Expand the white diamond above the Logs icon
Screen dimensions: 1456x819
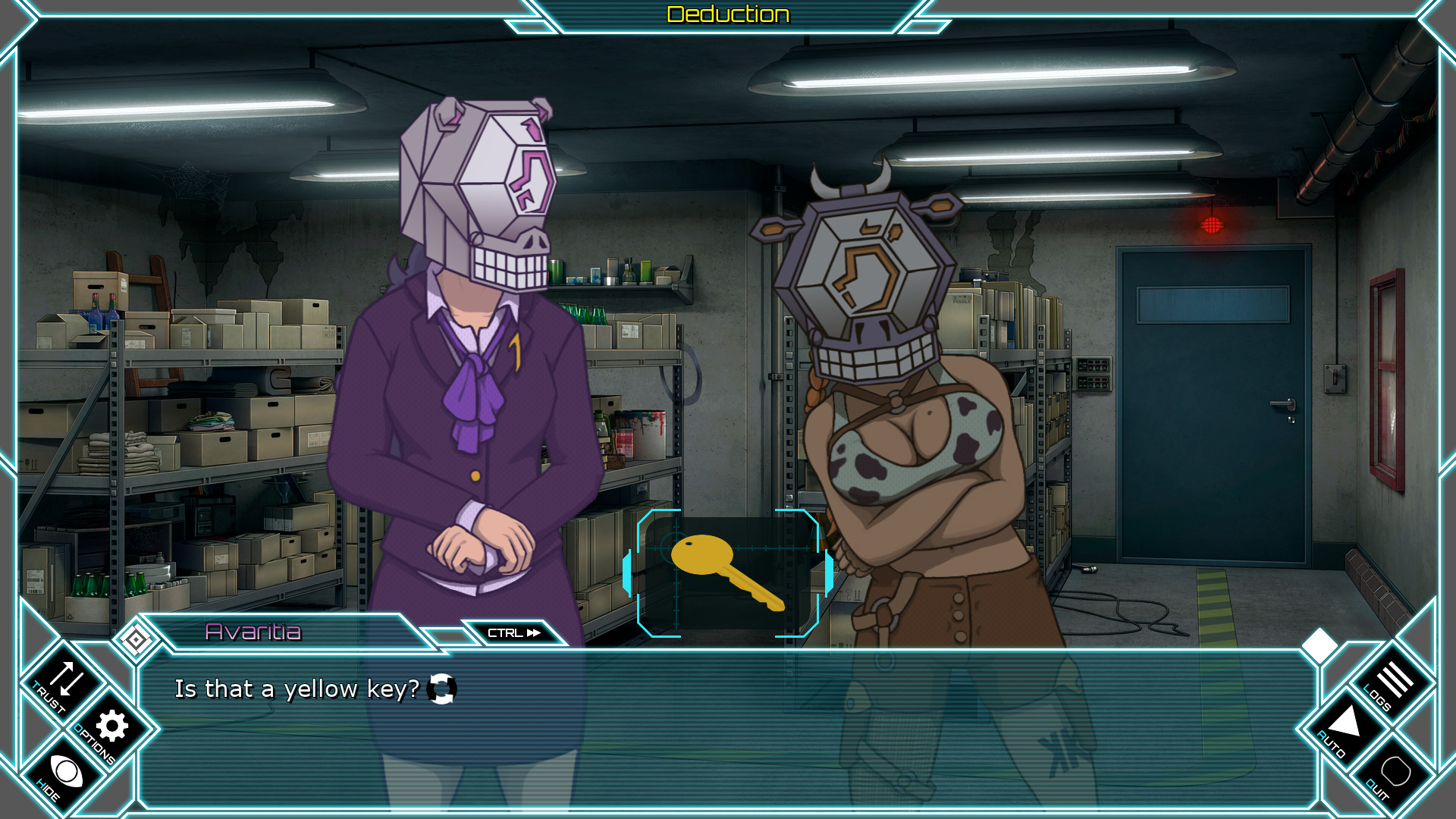pyautogui.click(x=1319, y=644)
